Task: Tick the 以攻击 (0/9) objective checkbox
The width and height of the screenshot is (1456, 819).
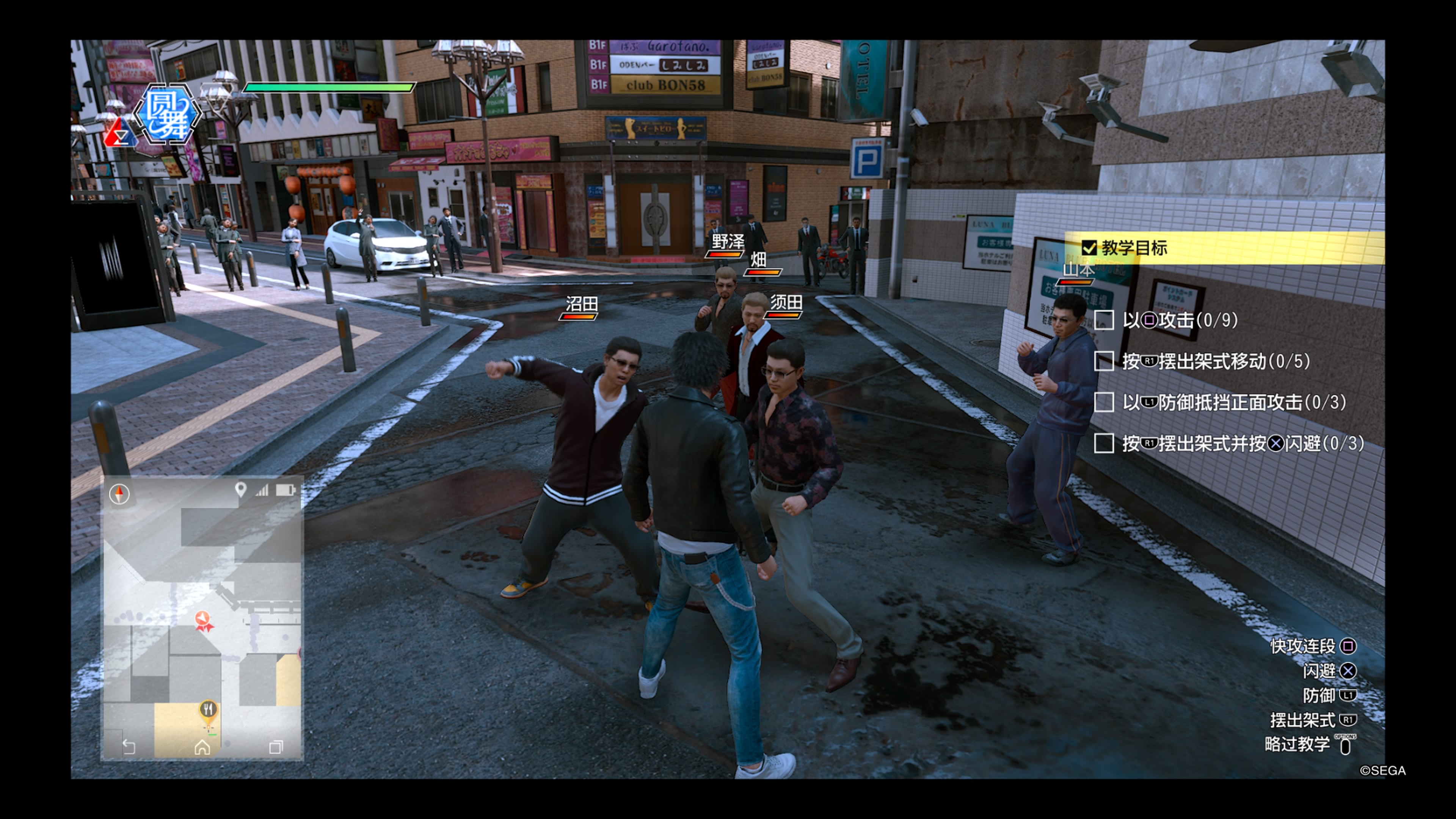Action: pyautogui.click(x=1104, y=320)
